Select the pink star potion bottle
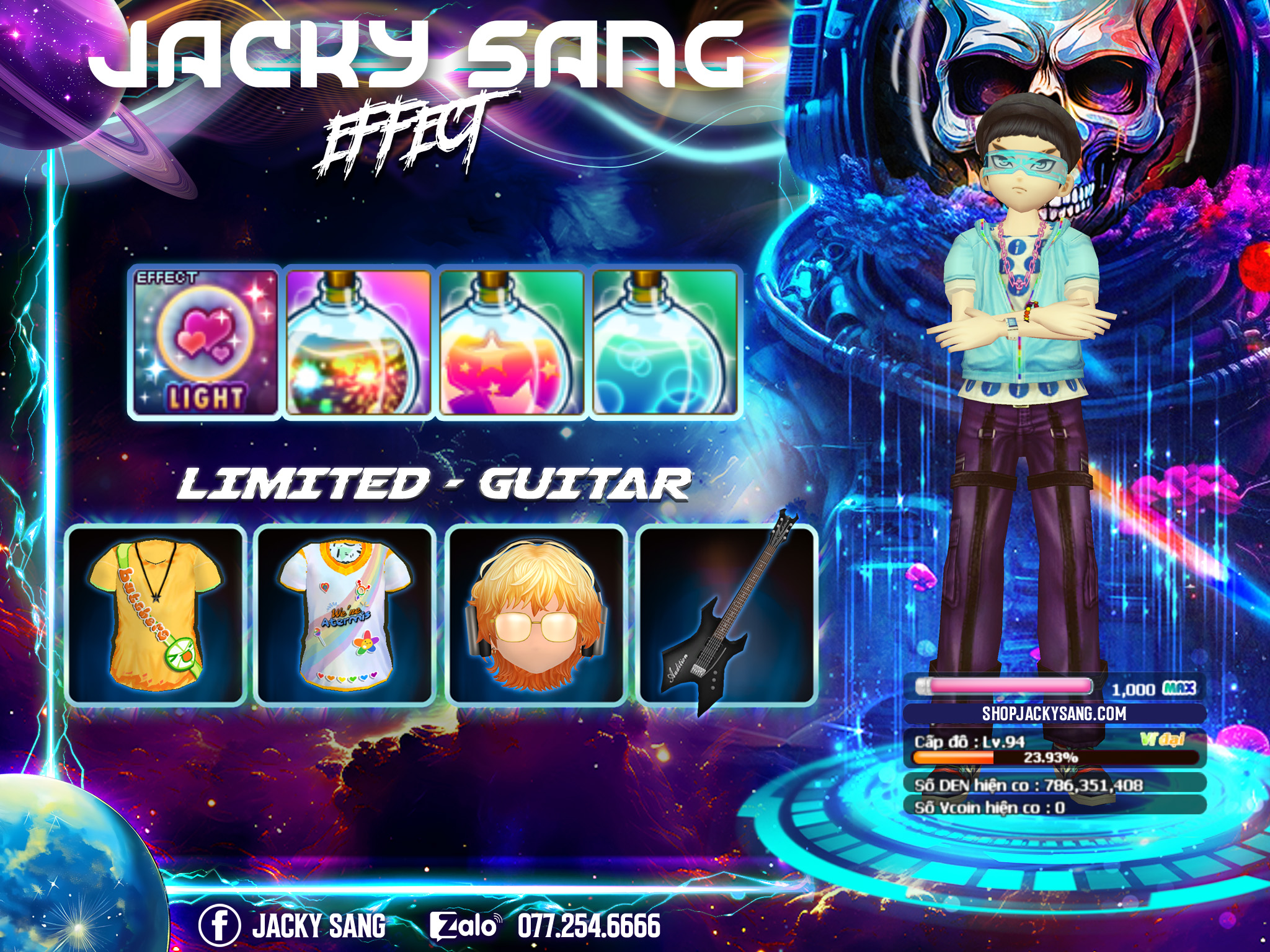This screenshot has width=1270, height=952. pyautogui.click(x=512, y=343)
